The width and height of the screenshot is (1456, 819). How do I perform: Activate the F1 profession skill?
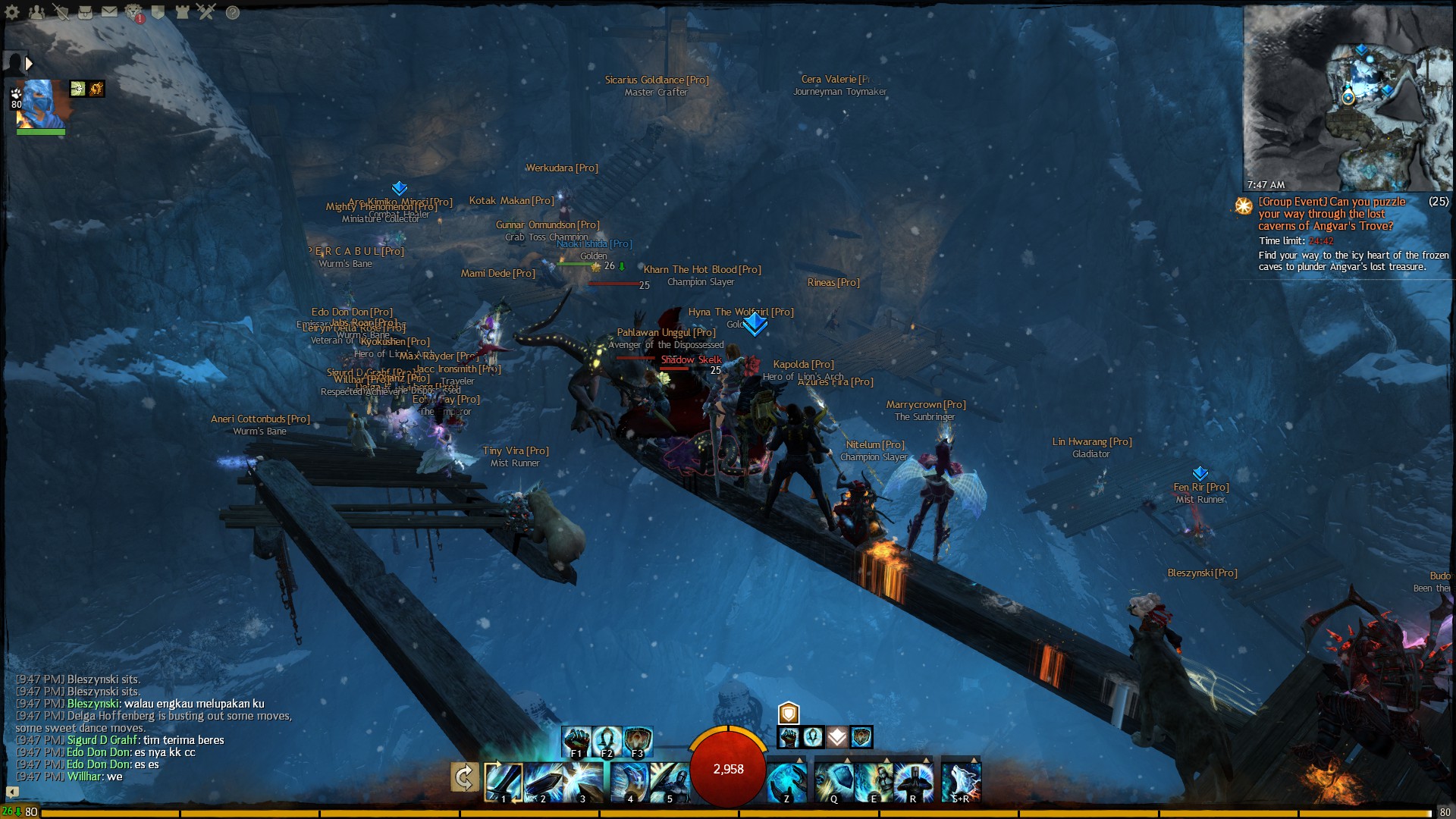point(576,741)
